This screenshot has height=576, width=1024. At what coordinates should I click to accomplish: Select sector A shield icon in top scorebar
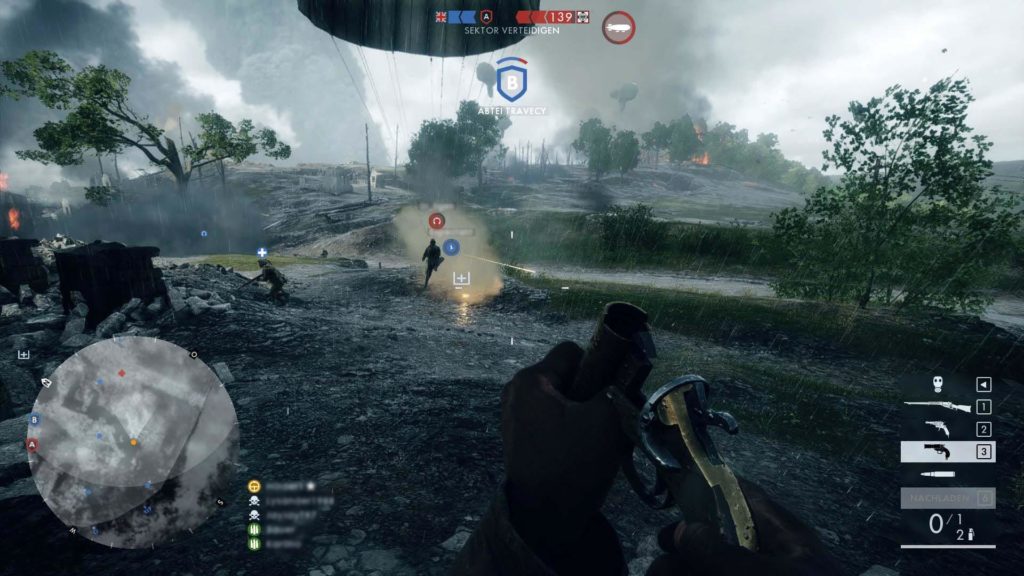pyautogui.click(x=486, y=16)
